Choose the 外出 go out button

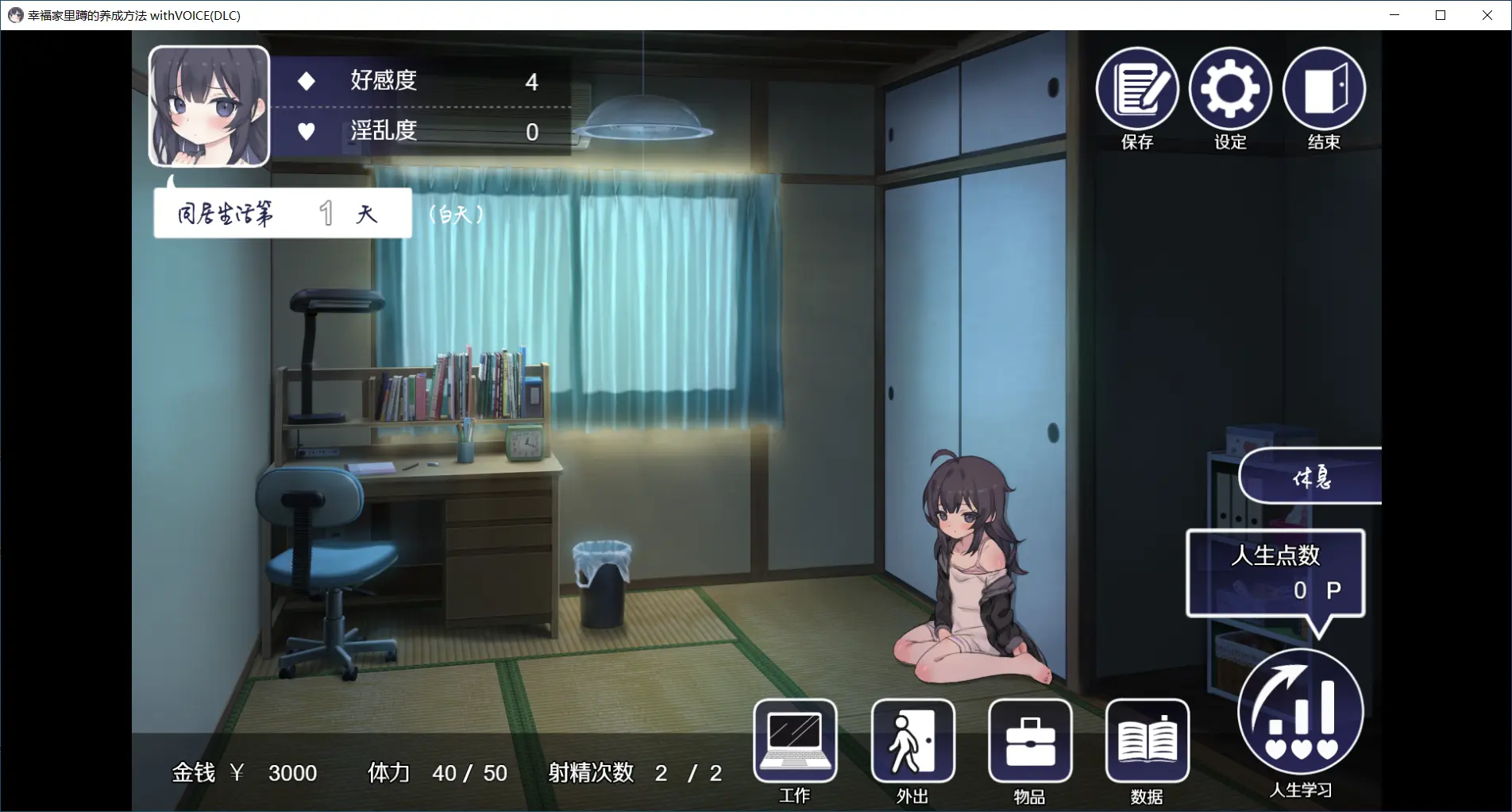[x=912, y=740]
